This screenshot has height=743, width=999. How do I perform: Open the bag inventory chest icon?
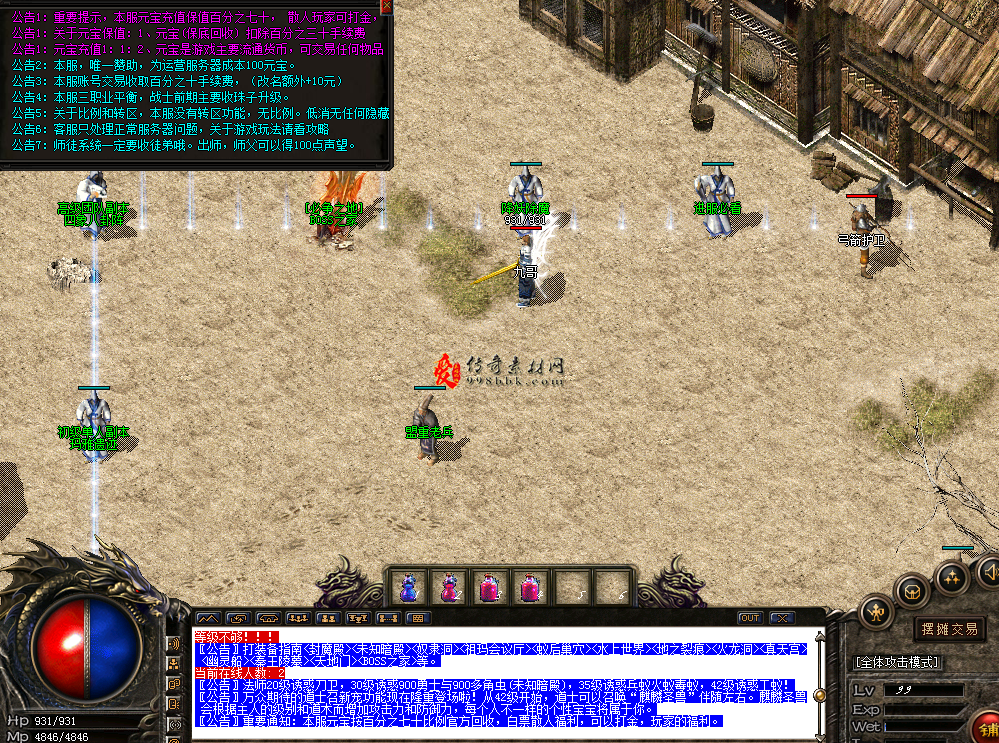pyautogui.click(x=912, y=589)
